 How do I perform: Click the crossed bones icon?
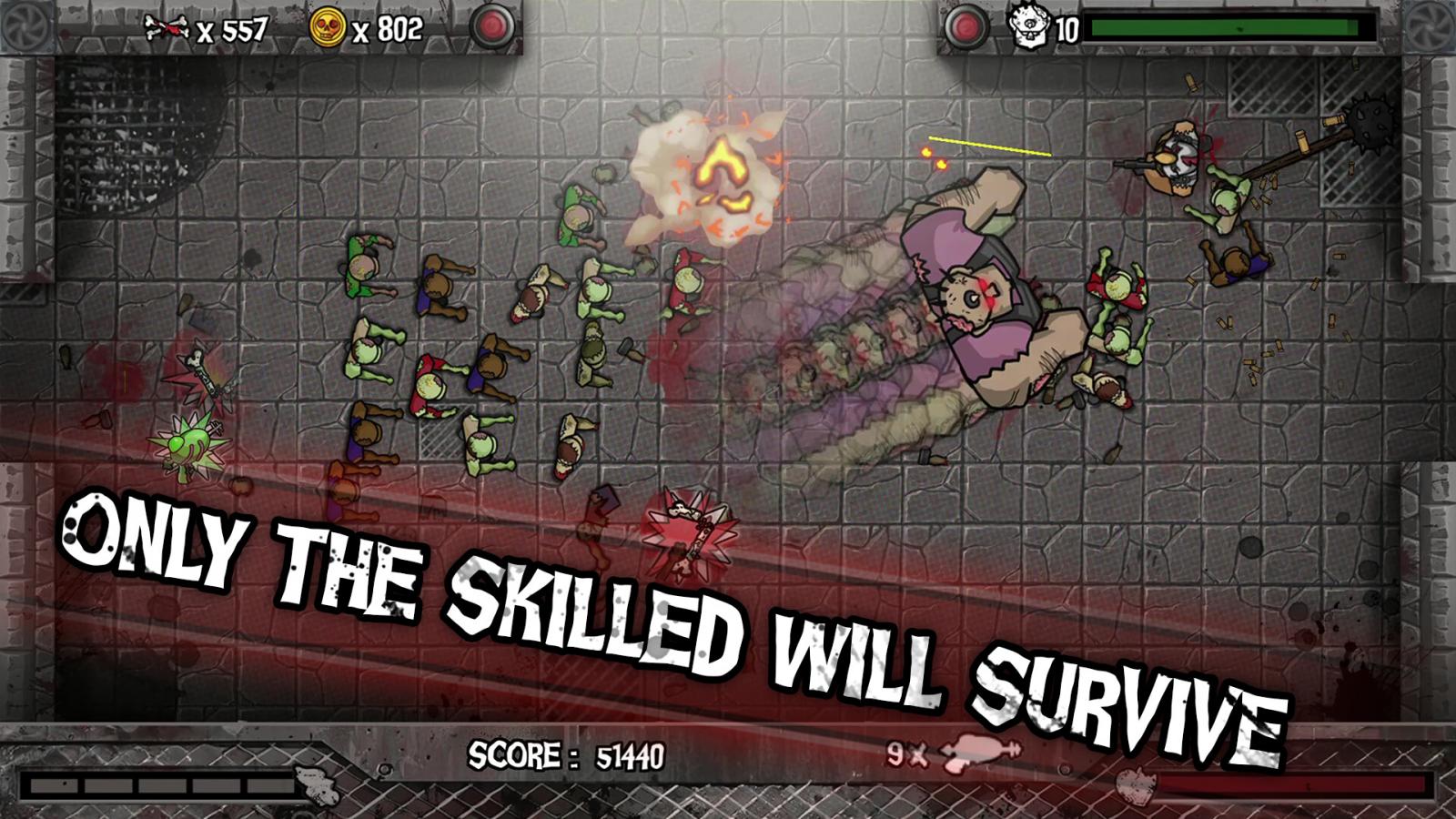click(167, 29)
